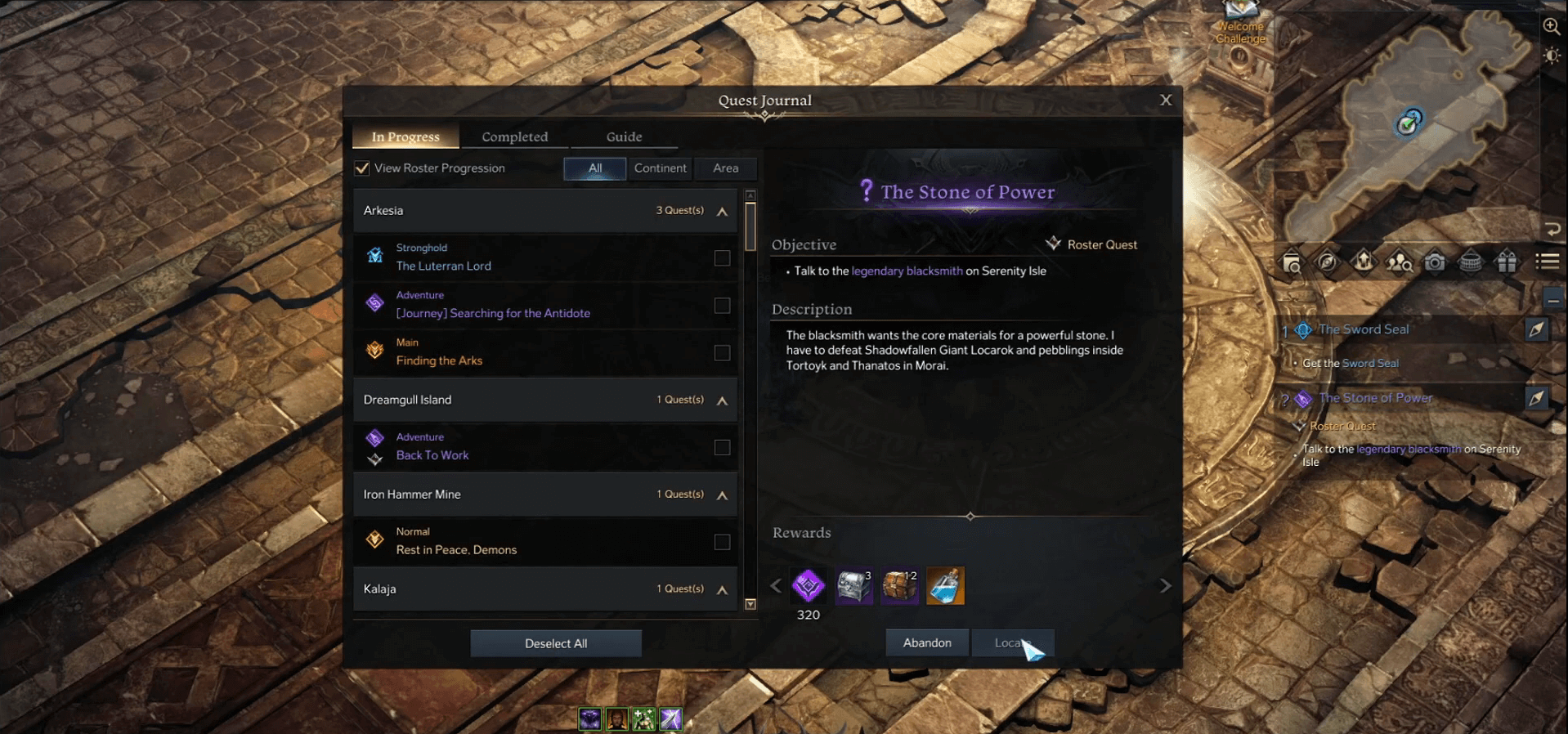Select the purple 320 reward icon
Viewport: 1568px width, 734px height.
point(809,586)
